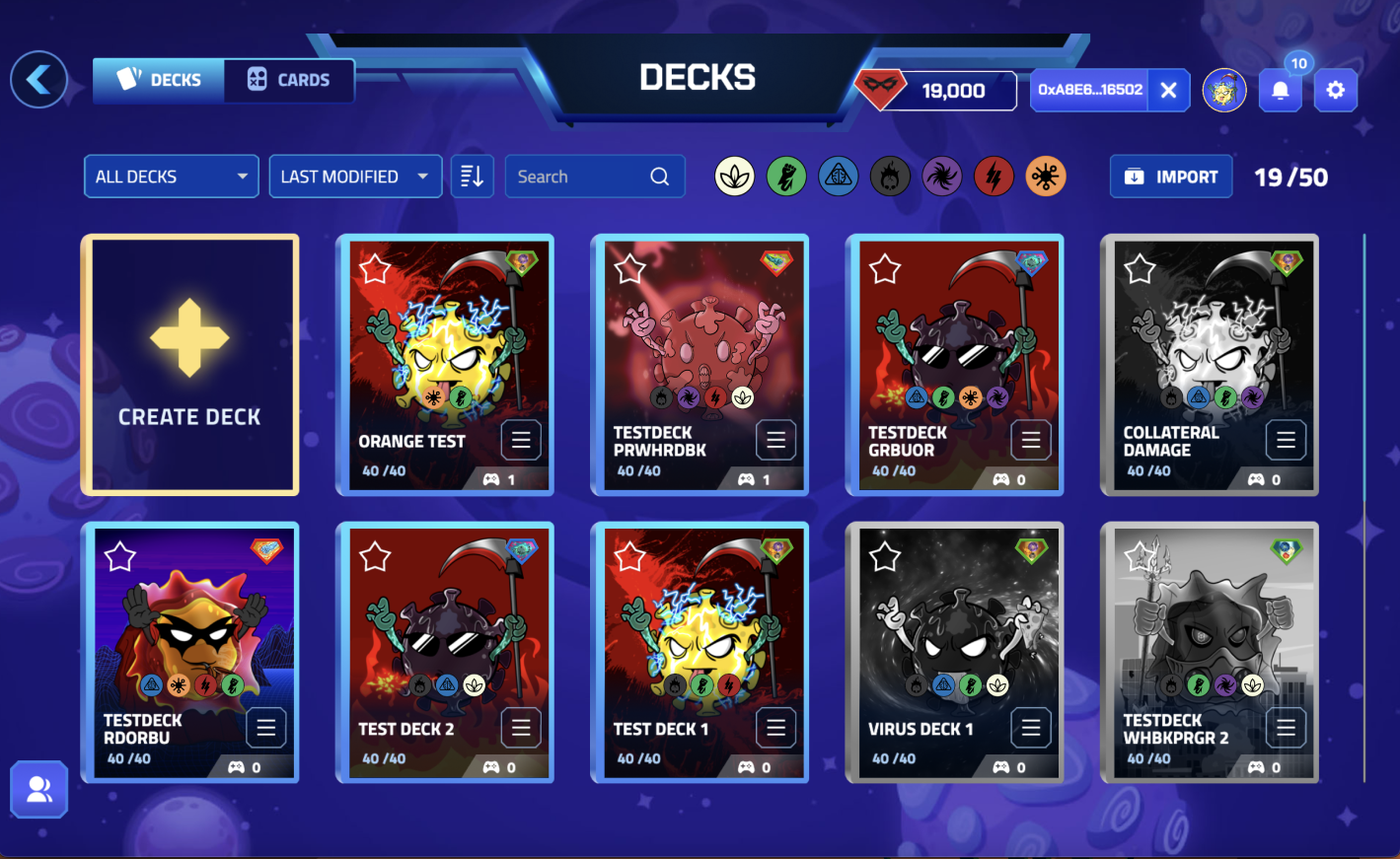
Task: Open the Collateral Damage deck menu
Action: point(1286,440)
